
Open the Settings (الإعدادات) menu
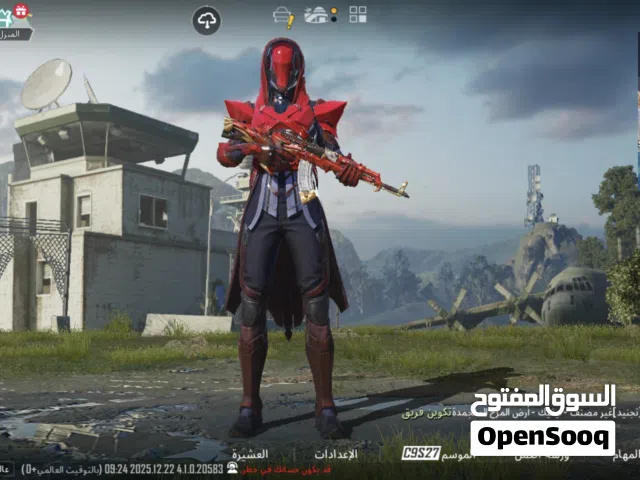pyautogui.click(x=336, y=453)
